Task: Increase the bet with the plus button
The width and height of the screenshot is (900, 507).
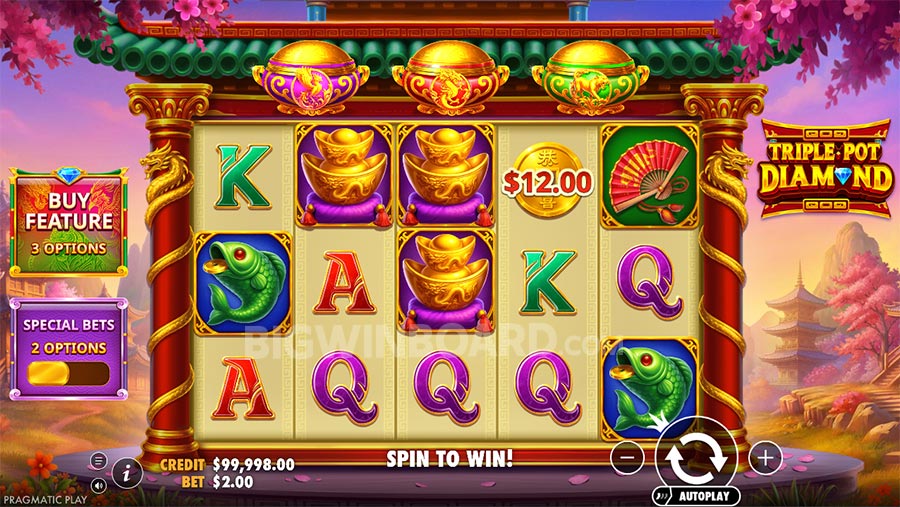Action: click(x=765, y=458)
